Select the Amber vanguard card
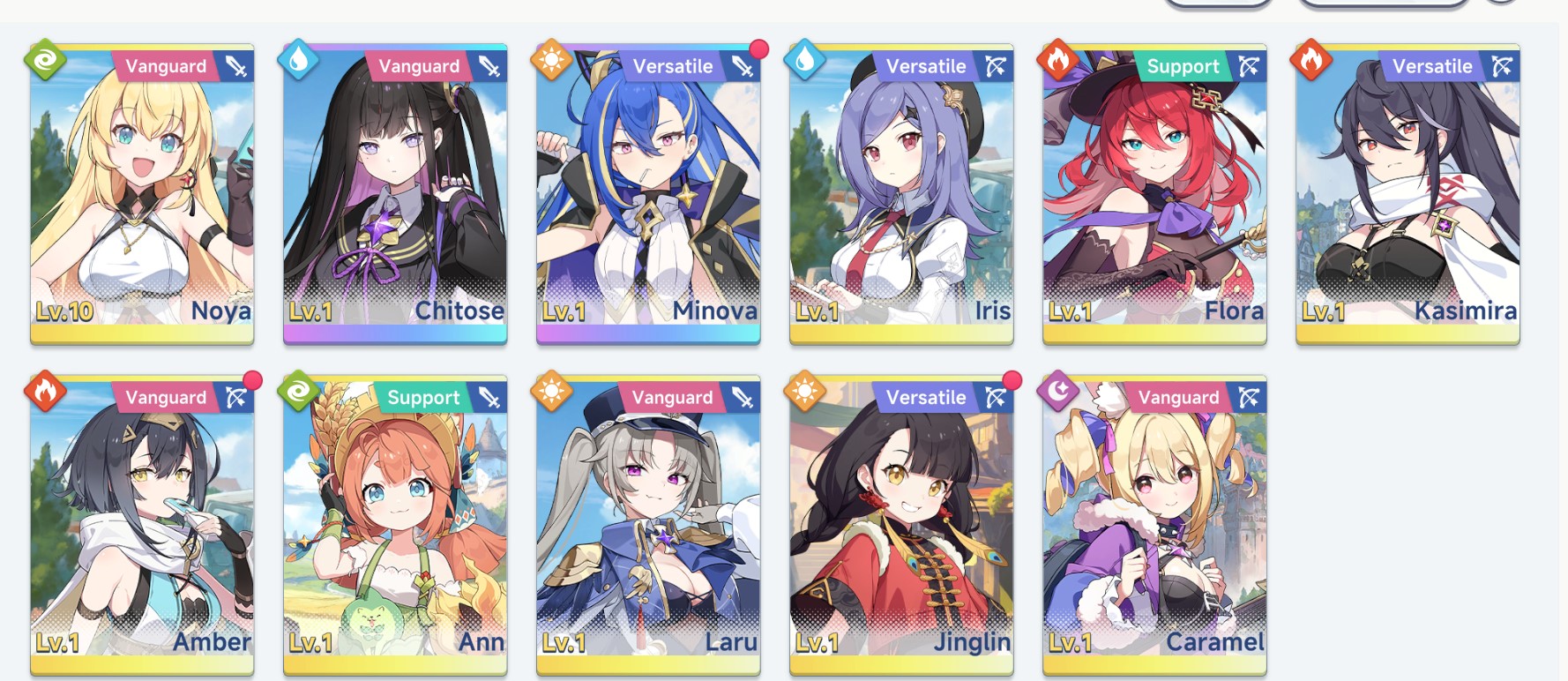The width and height of the screenshot is (1568, 681). (x=142, y=526)
